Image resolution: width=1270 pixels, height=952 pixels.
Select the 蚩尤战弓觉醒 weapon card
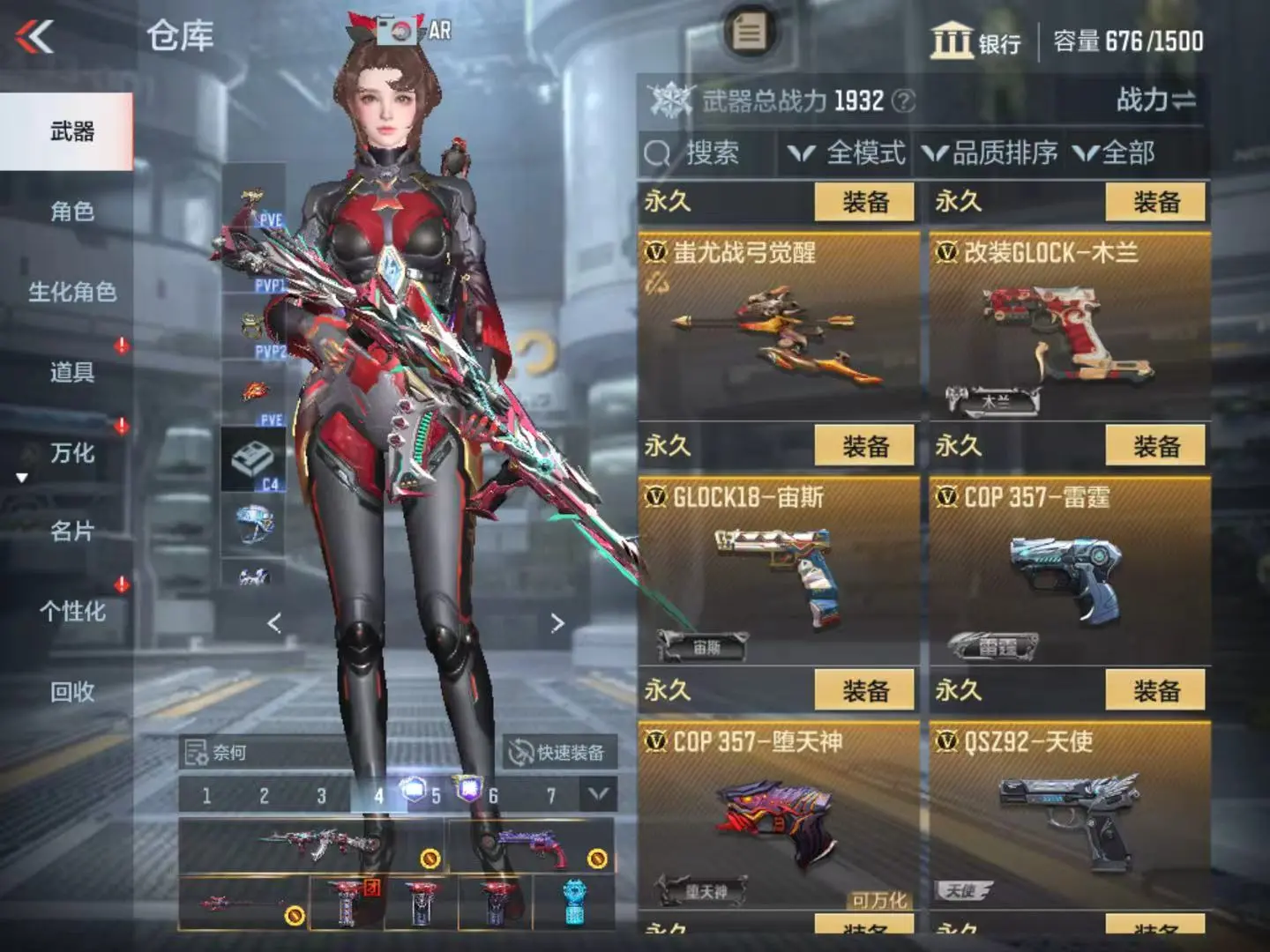pos(778,326)
